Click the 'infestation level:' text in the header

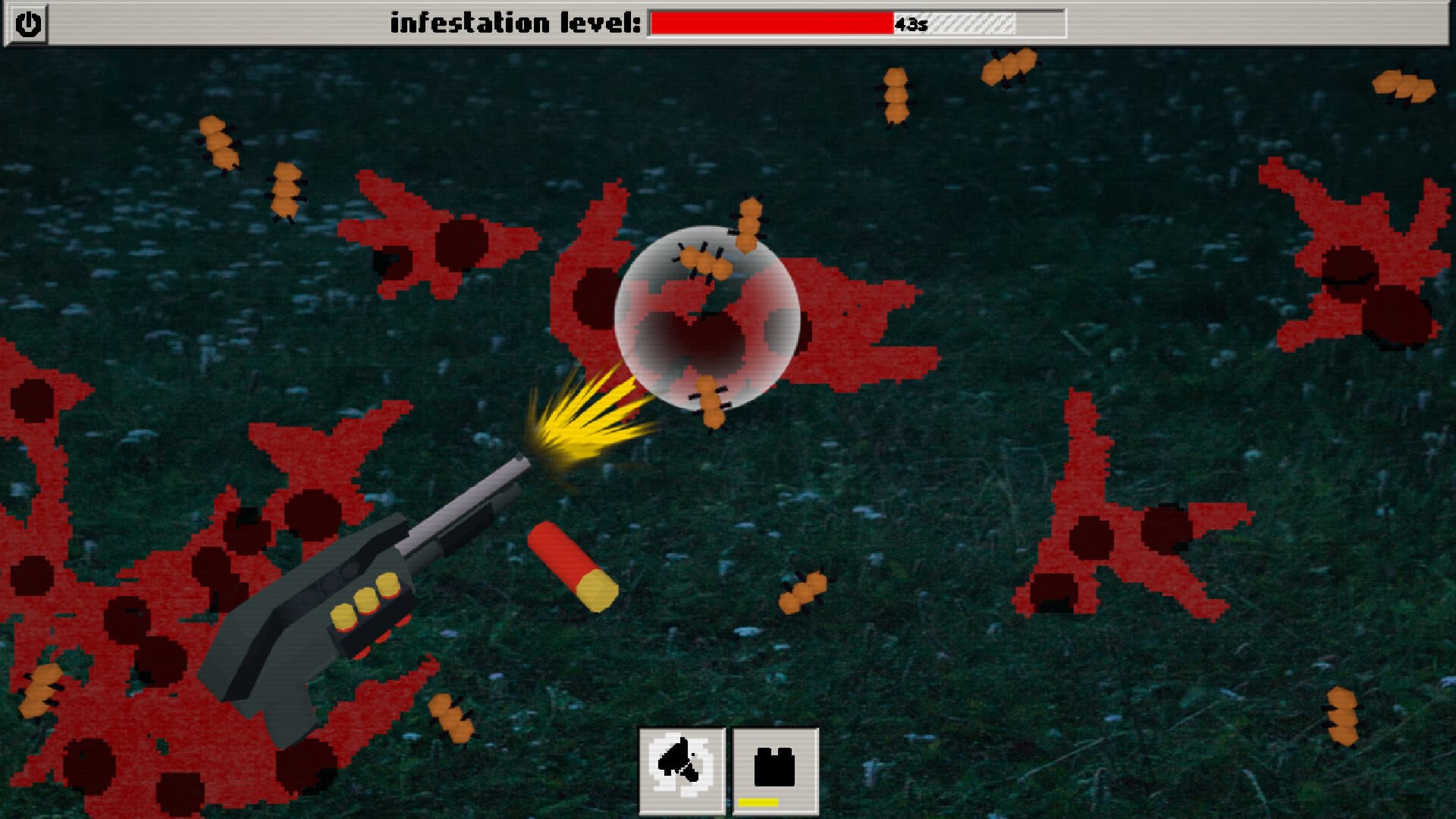(516, 21)
